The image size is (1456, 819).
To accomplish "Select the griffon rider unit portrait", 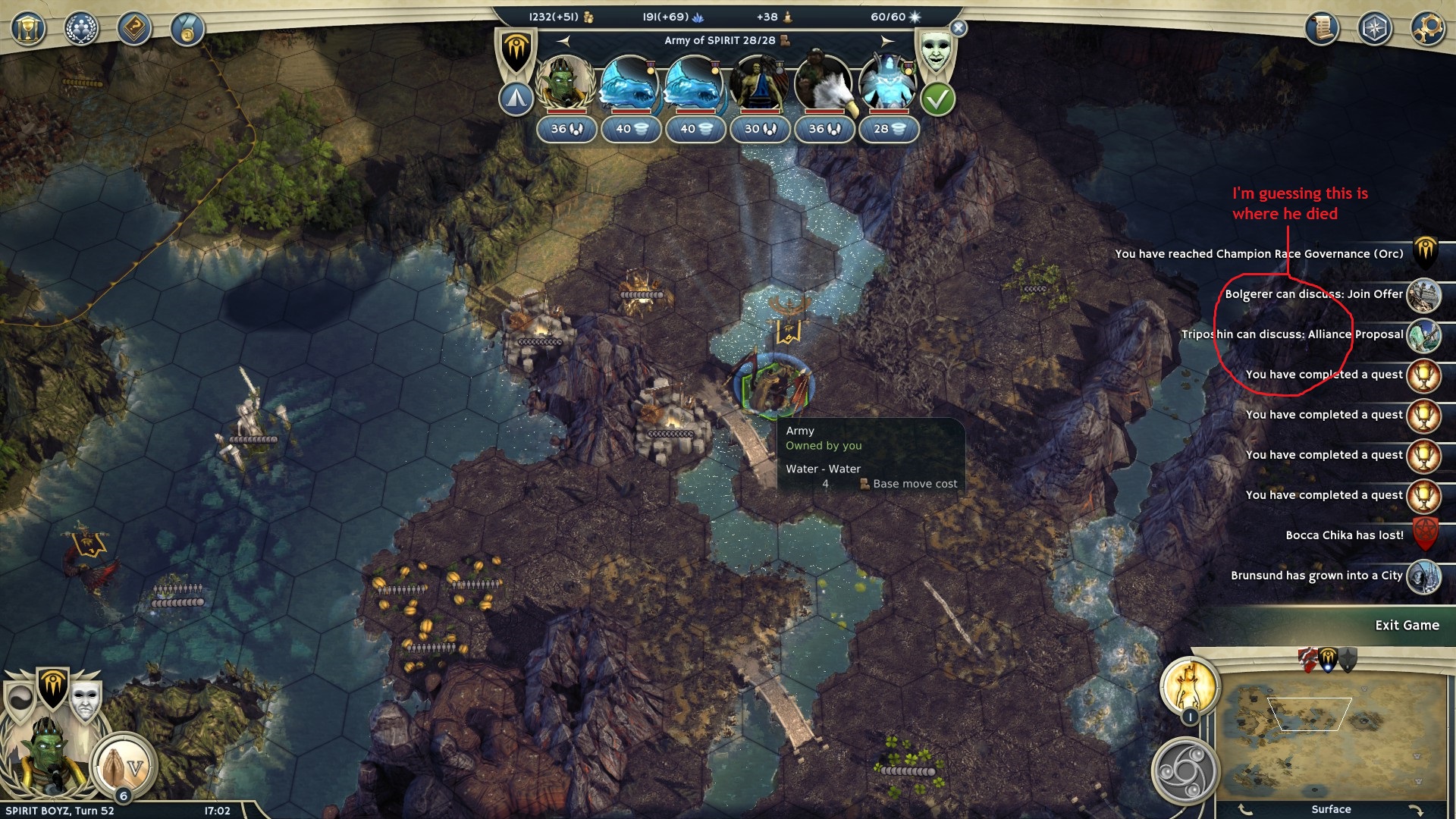I will (824, 85).
